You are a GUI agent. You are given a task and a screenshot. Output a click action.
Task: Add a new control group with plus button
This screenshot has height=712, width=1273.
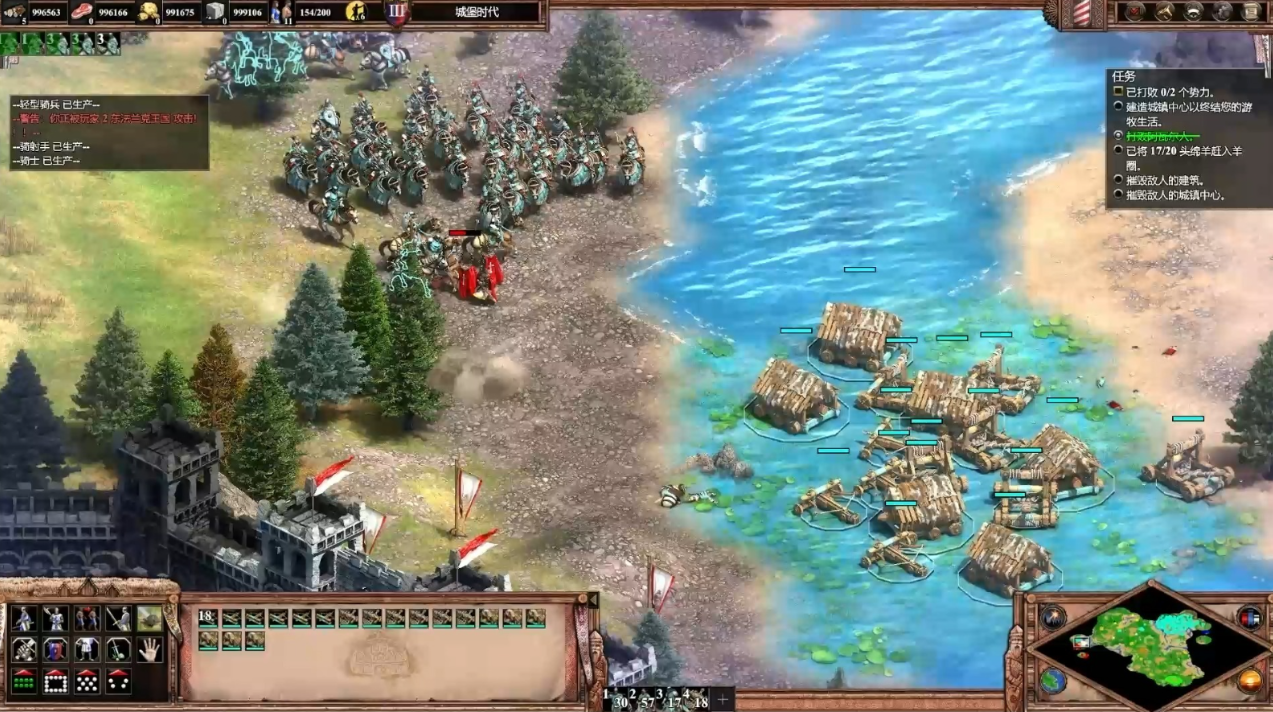tap(721, 699)
